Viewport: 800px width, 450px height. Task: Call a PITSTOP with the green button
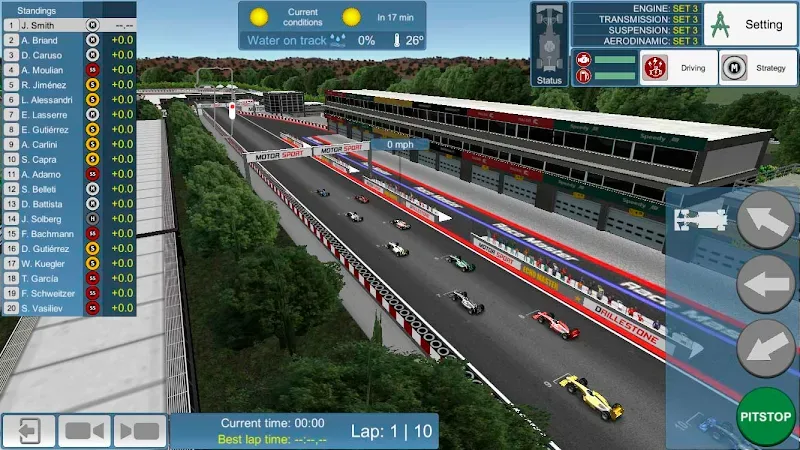(766, 414)
